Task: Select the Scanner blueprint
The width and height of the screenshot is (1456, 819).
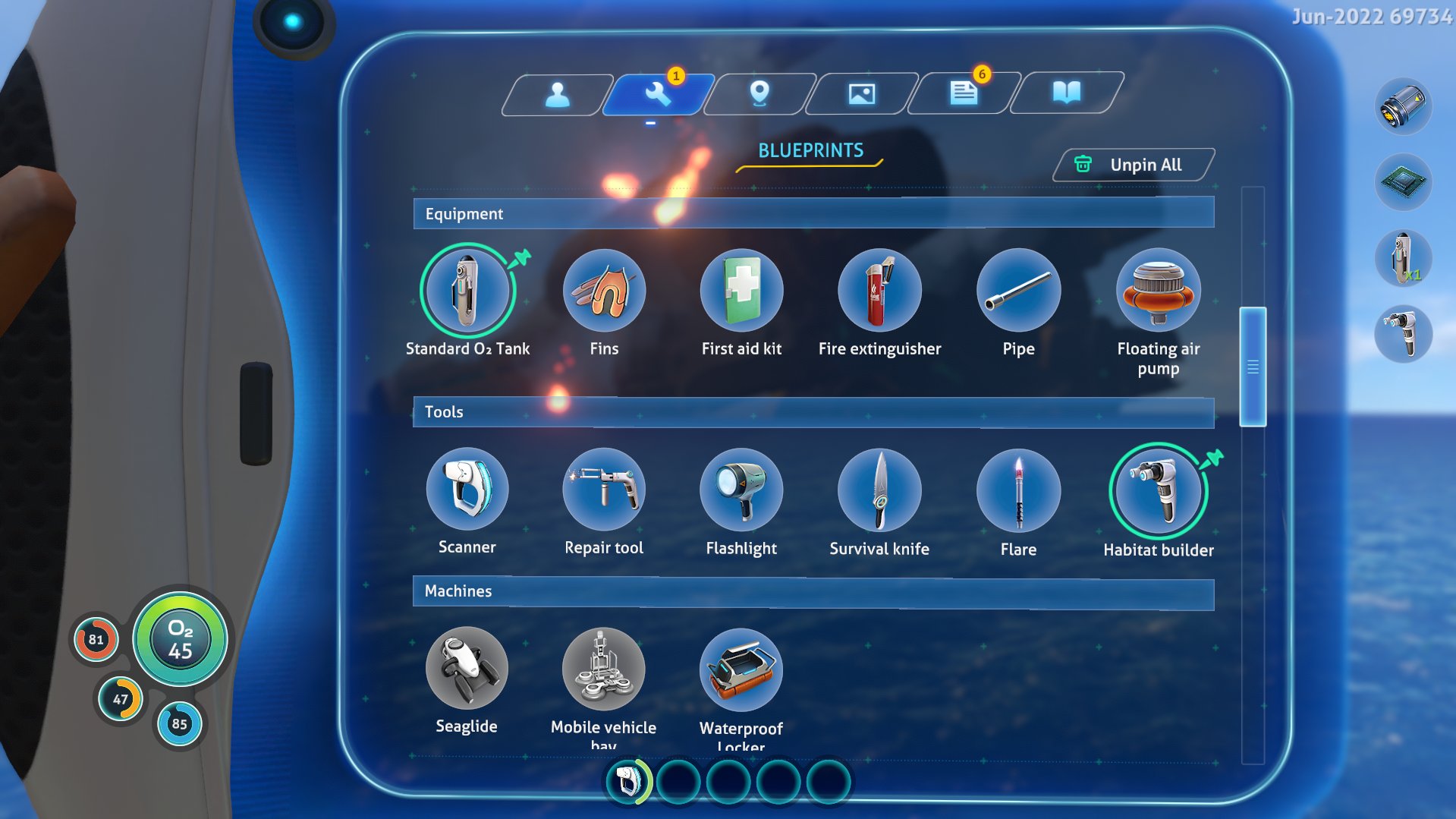Action: click(x=467, y=490)
